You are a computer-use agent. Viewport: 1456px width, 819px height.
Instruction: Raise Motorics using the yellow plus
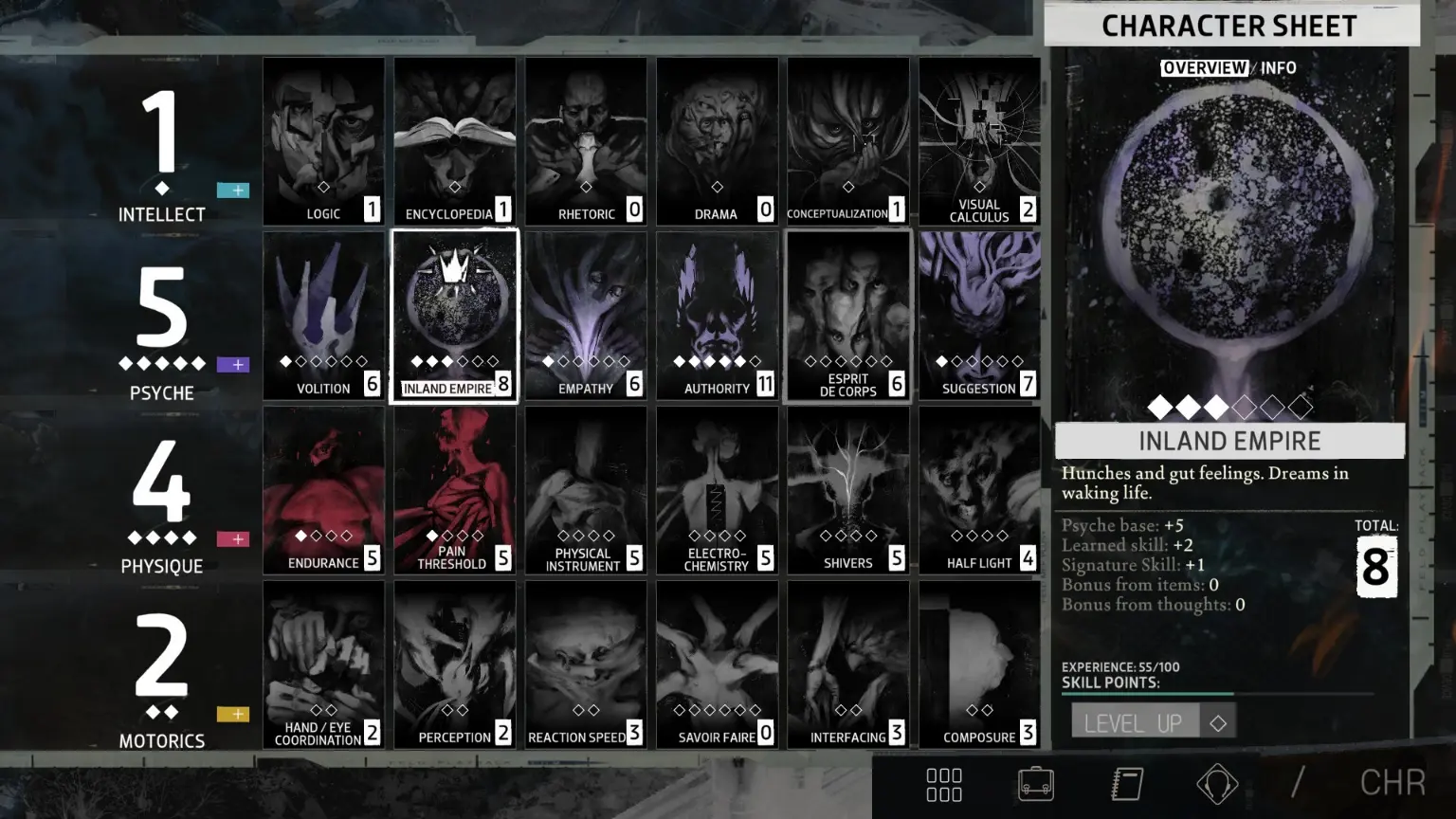(x=233, y=714)
